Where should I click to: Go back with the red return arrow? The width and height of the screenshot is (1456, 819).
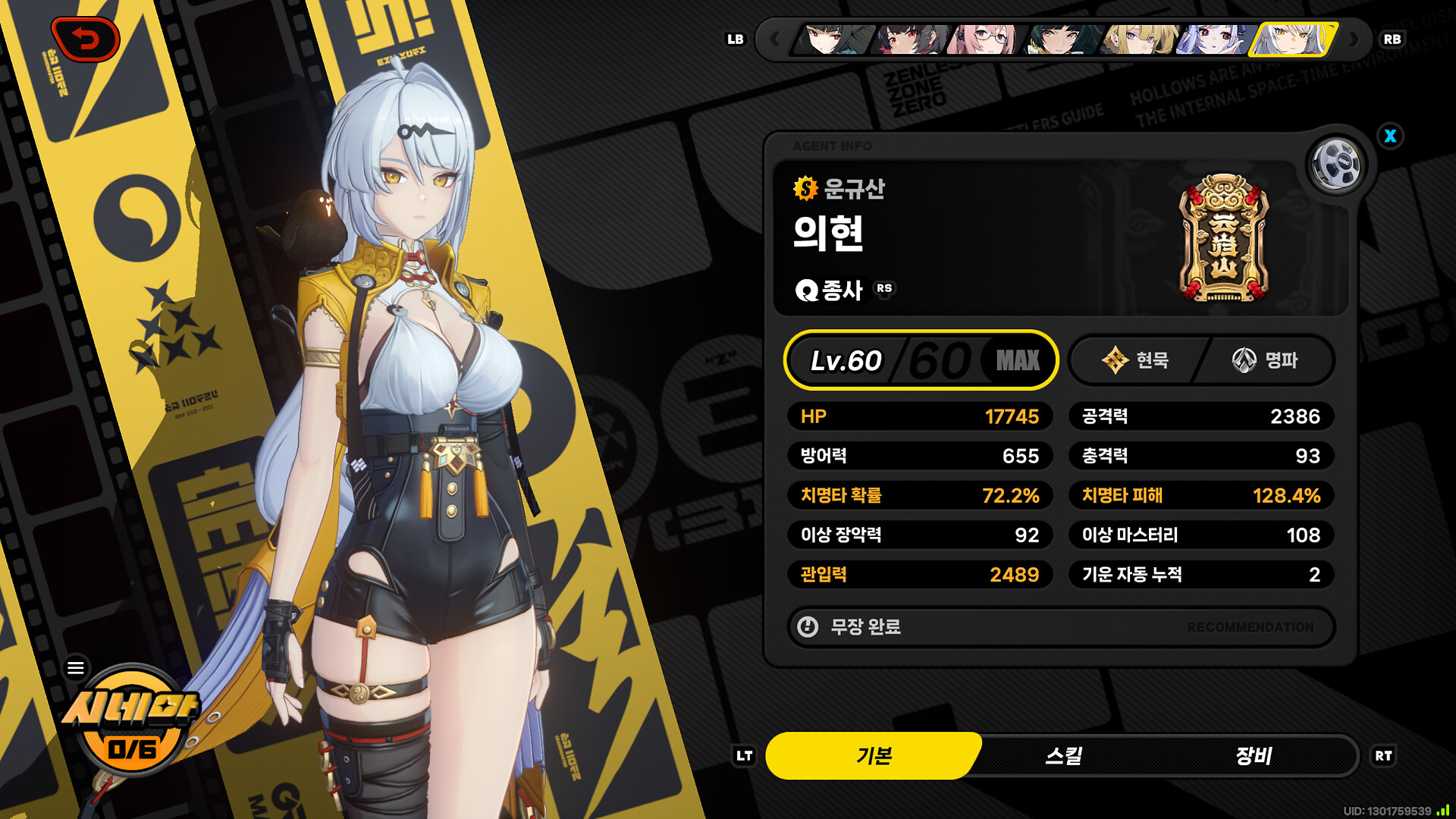coord(86,39)
